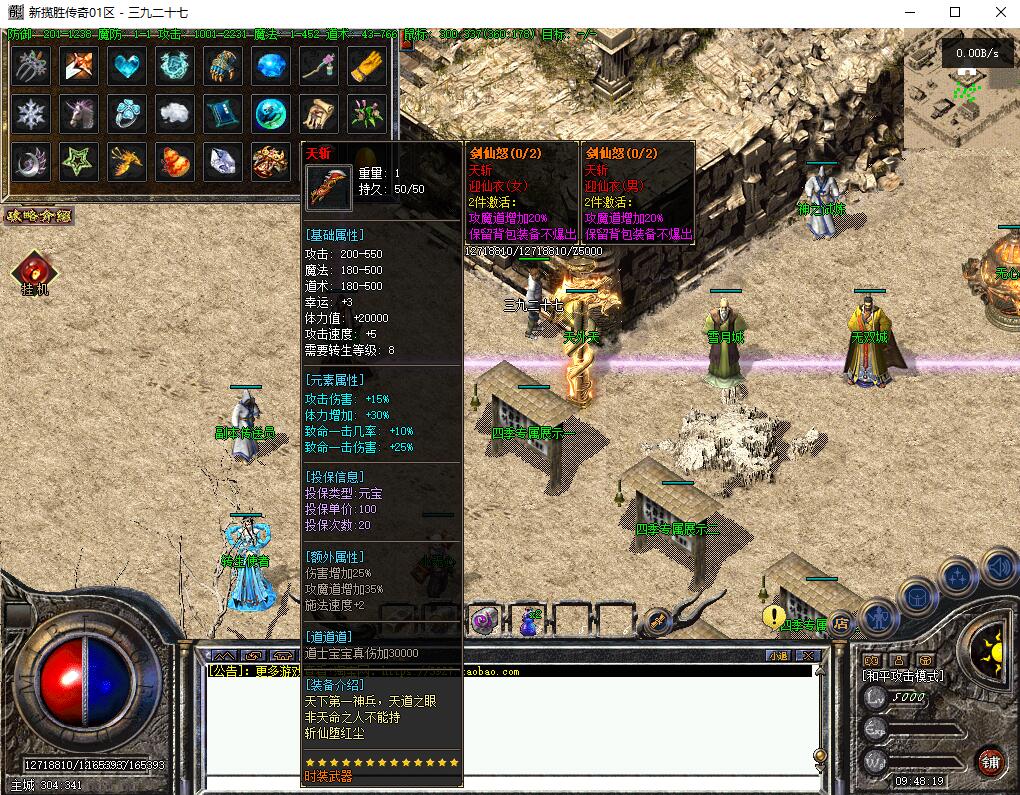Viewport: 1020px width, 795px height.
Task: Pick the white cloud item slot
Action: (176, 114)
